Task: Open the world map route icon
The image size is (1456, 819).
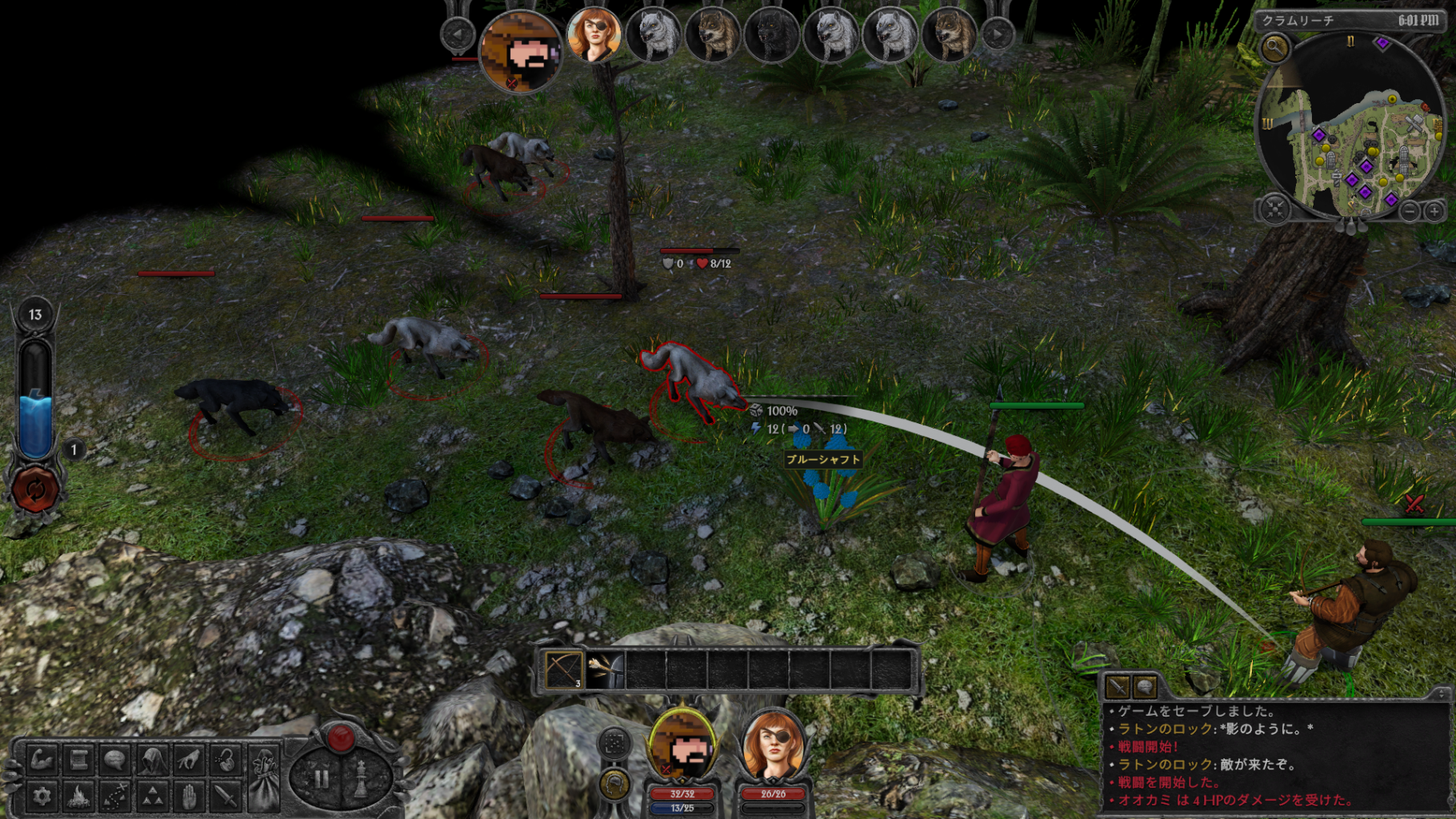Action: pyautogui.click(x=115, y=796)
